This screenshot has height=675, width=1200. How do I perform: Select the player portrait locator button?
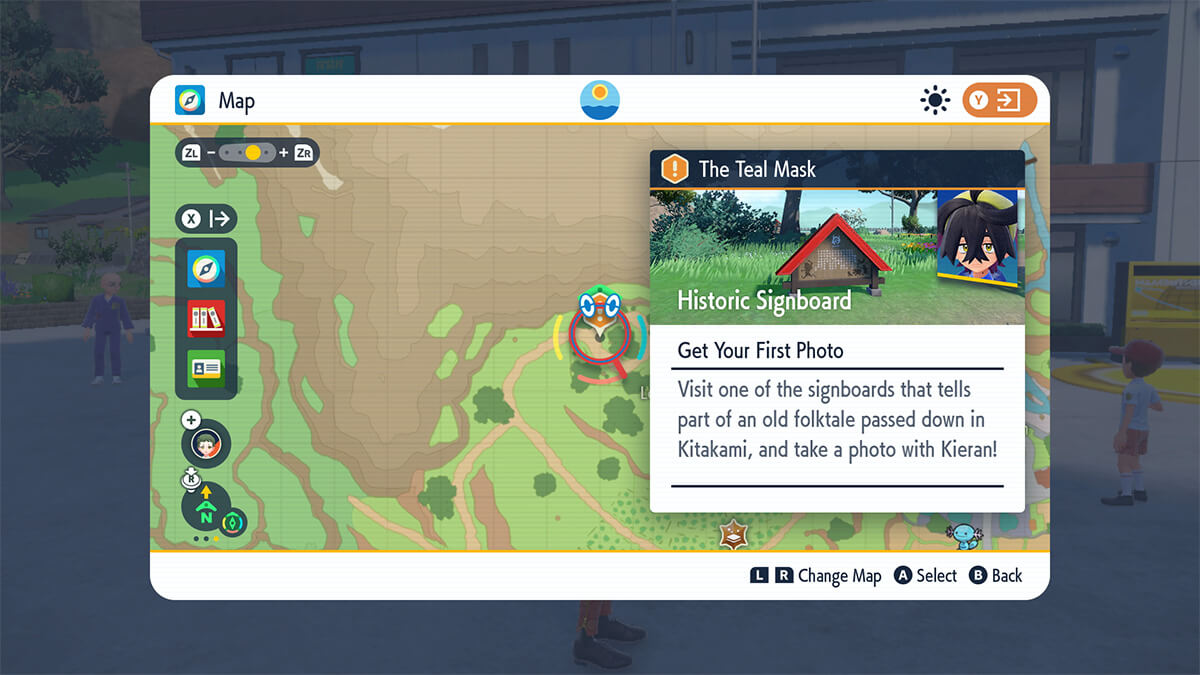pyautogui.click(x=206, y=445)
